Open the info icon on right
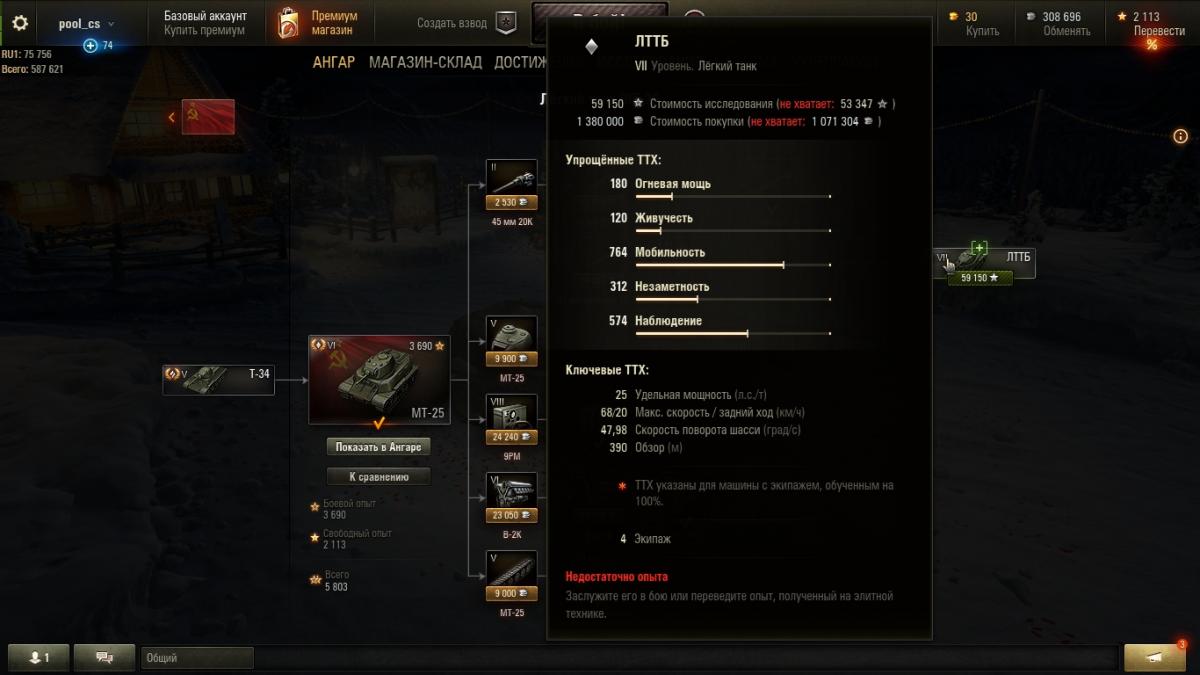 [1180, 136]
